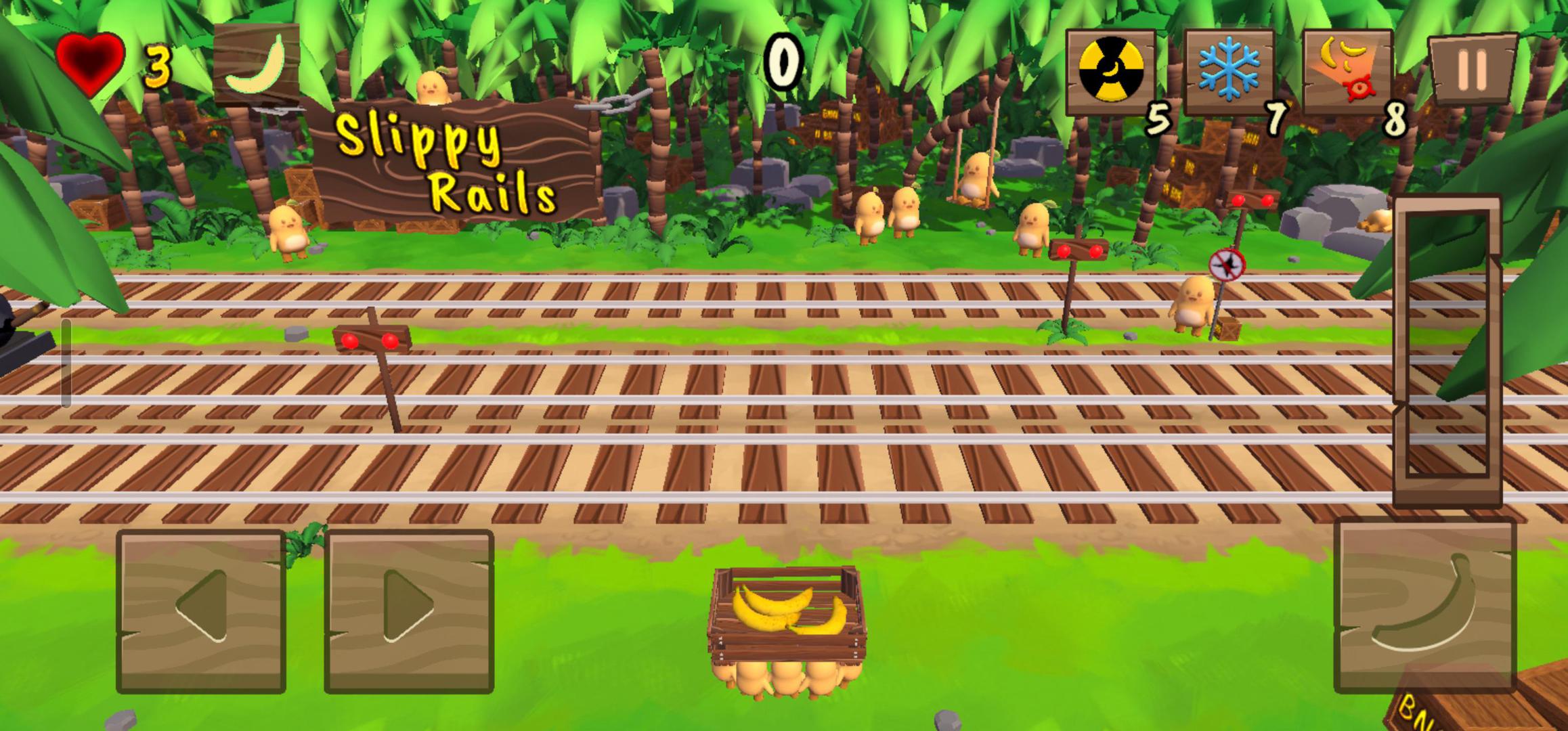Screen dimensions: 1568x731
Task: Move the banana crate right
Action: pos(409,611)
